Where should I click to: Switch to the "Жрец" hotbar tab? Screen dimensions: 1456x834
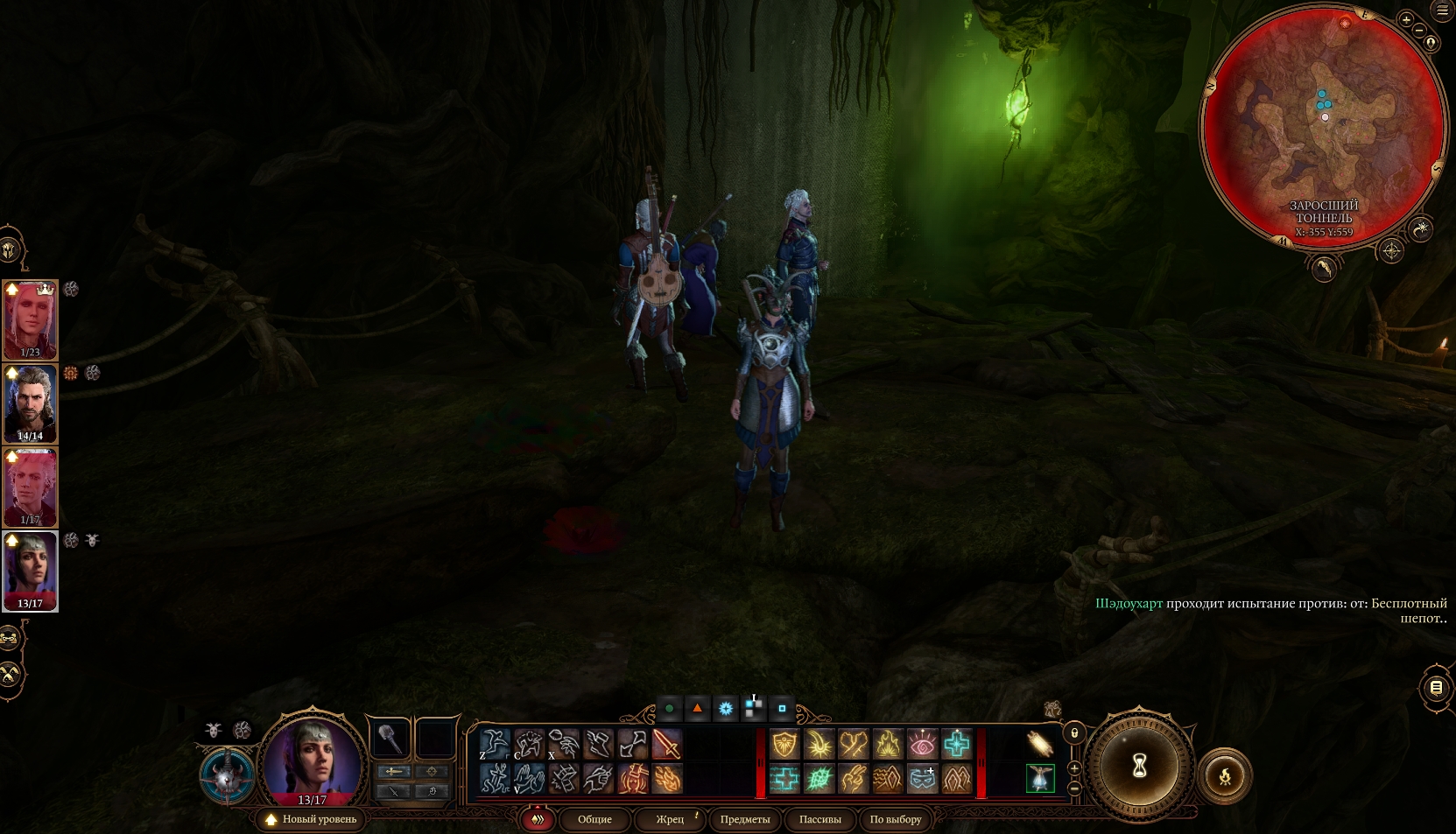pyautogui.click(x=670, y=819)
